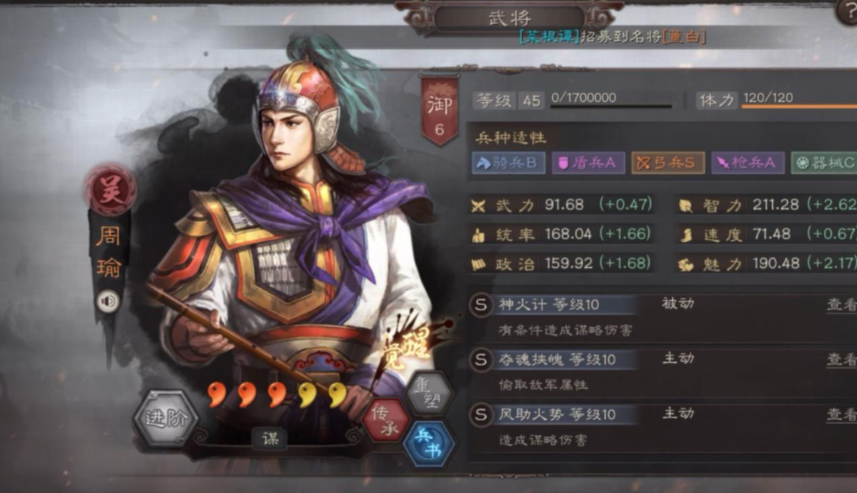Image resolution: width=857 pixels, height=493 pixels.
Task: View details of 夺魂挟魄 skill
Action: pyautogui.click(x=841, y=359)
